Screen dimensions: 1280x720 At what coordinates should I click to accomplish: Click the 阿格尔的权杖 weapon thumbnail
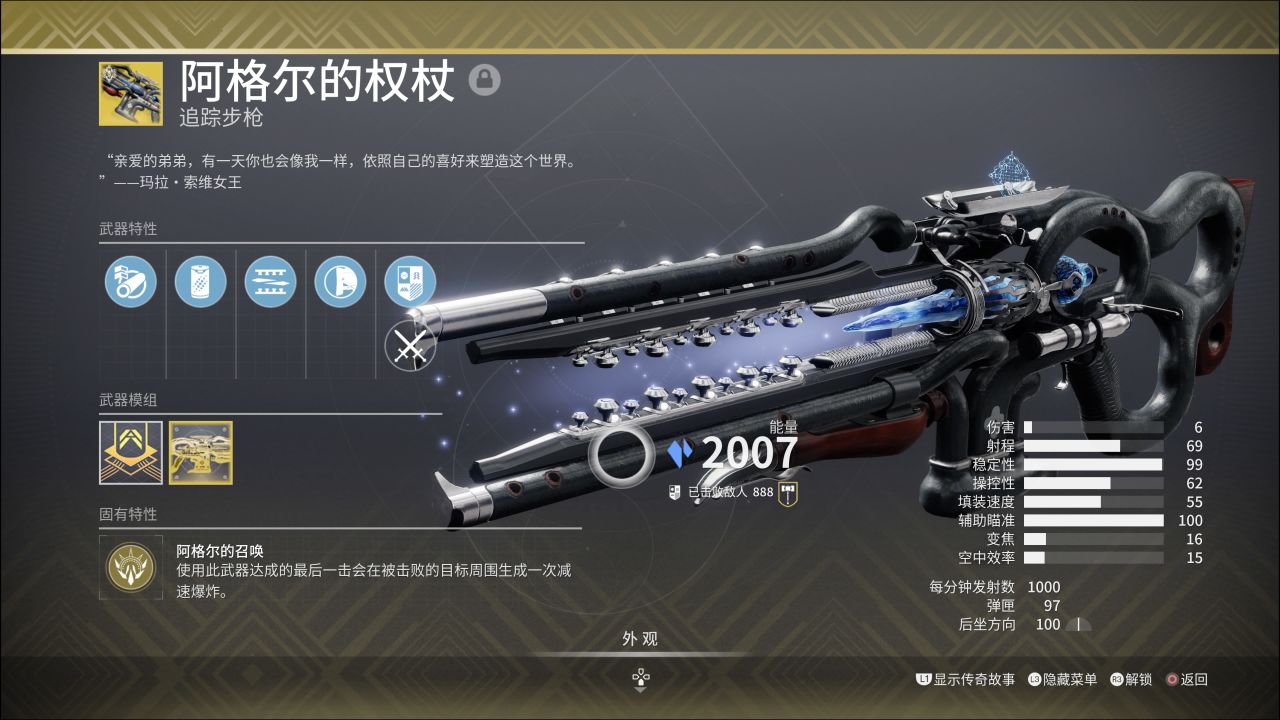131,94
